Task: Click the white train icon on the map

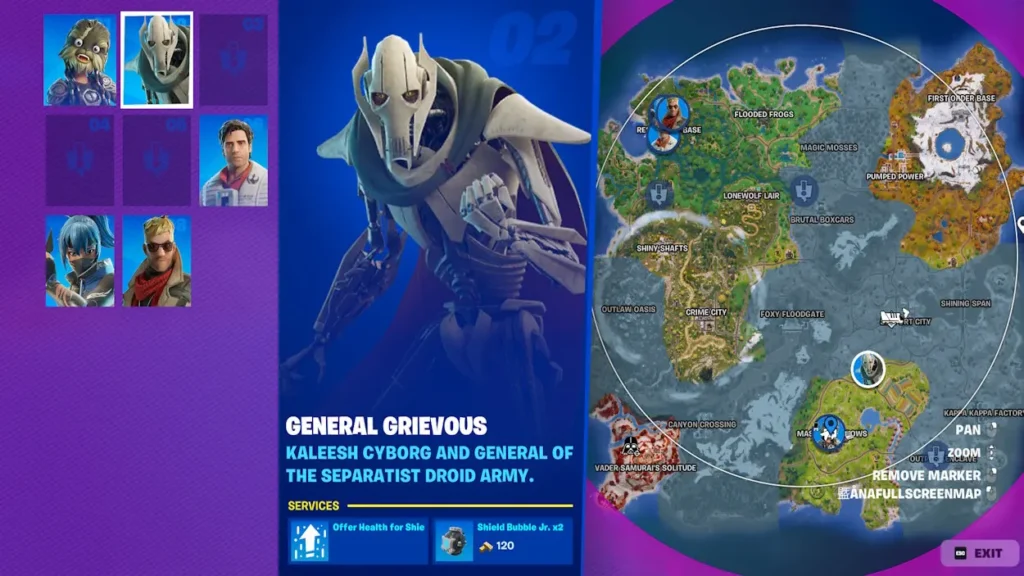Action: click(x=891, y=318)
